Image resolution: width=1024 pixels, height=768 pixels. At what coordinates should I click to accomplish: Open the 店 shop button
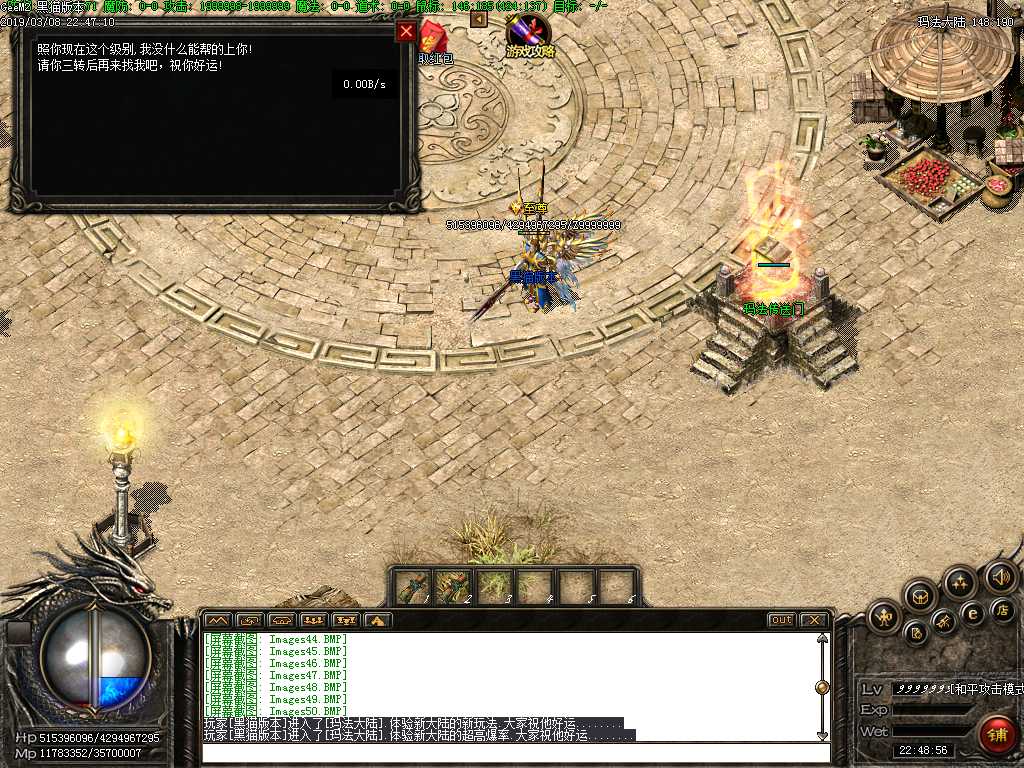click(1003, 609)
